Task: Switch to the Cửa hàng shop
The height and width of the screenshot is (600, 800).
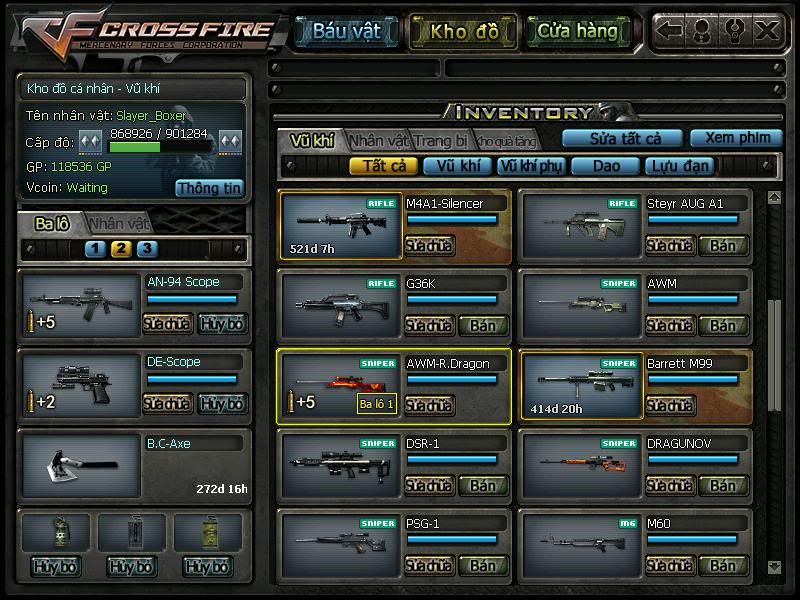Action: [577, 31]
